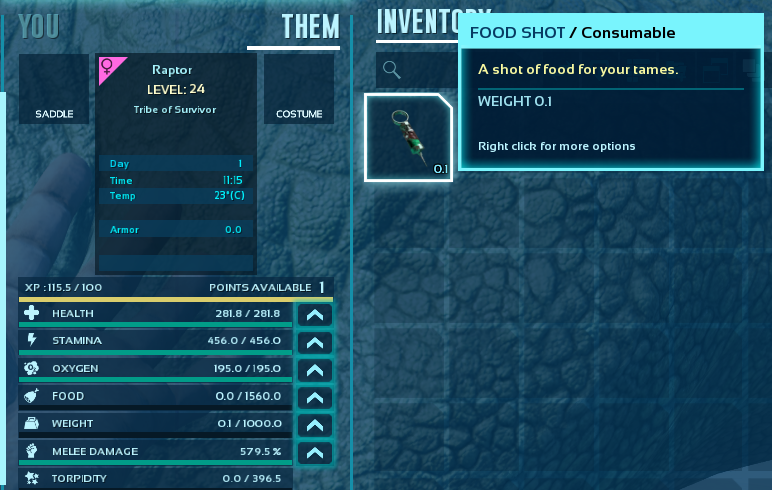
Task: Select the THEM tab
Action: click(310, 27)
